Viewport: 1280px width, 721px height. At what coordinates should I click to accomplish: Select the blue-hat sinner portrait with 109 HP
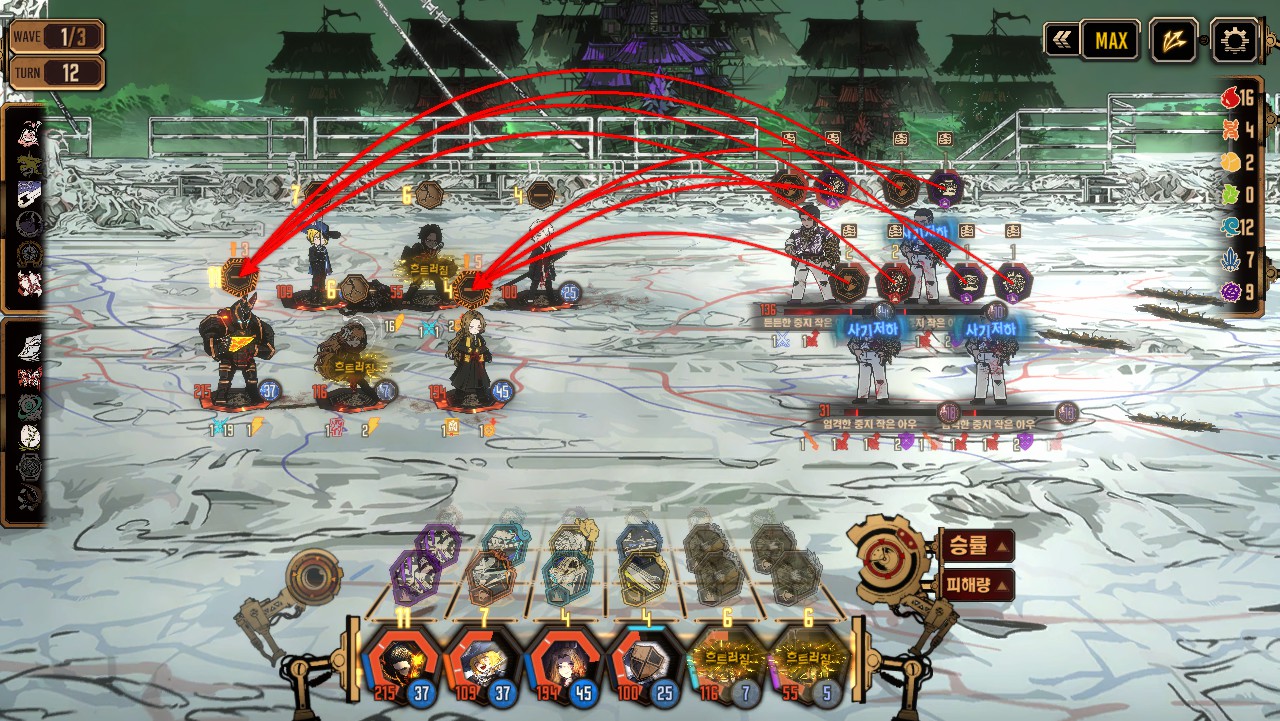[x=483, y=663]
